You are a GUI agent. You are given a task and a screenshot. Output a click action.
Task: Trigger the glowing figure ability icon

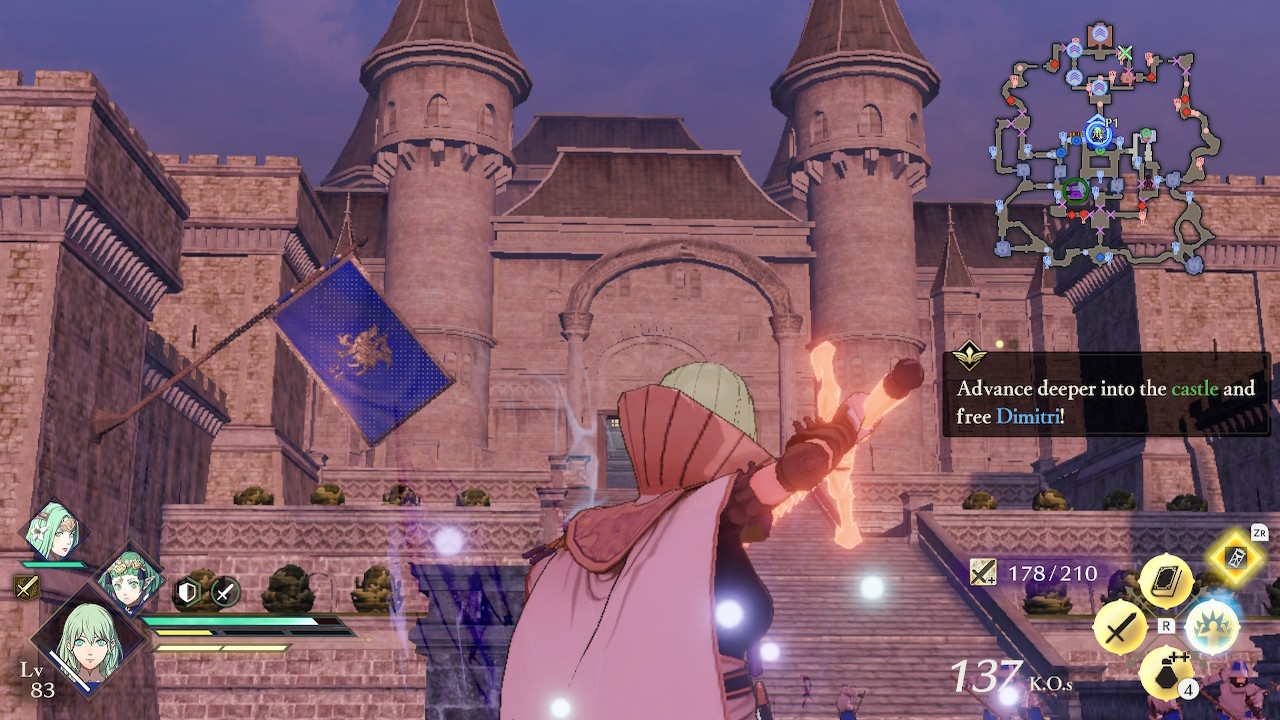1212,628
